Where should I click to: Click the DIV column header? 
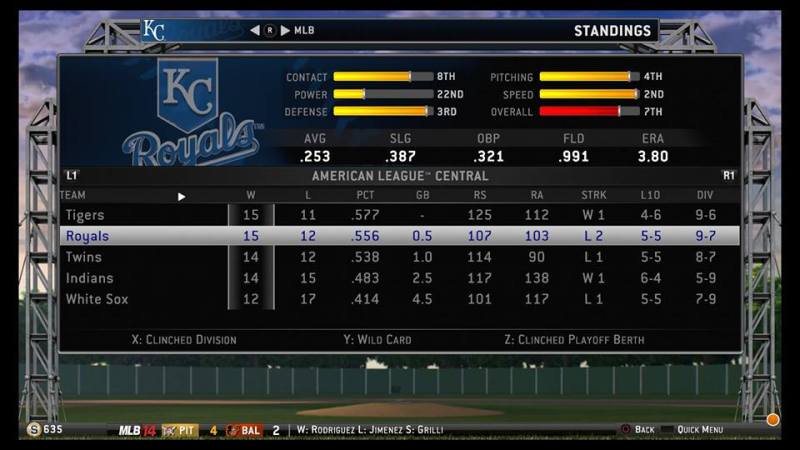[706, 195]
